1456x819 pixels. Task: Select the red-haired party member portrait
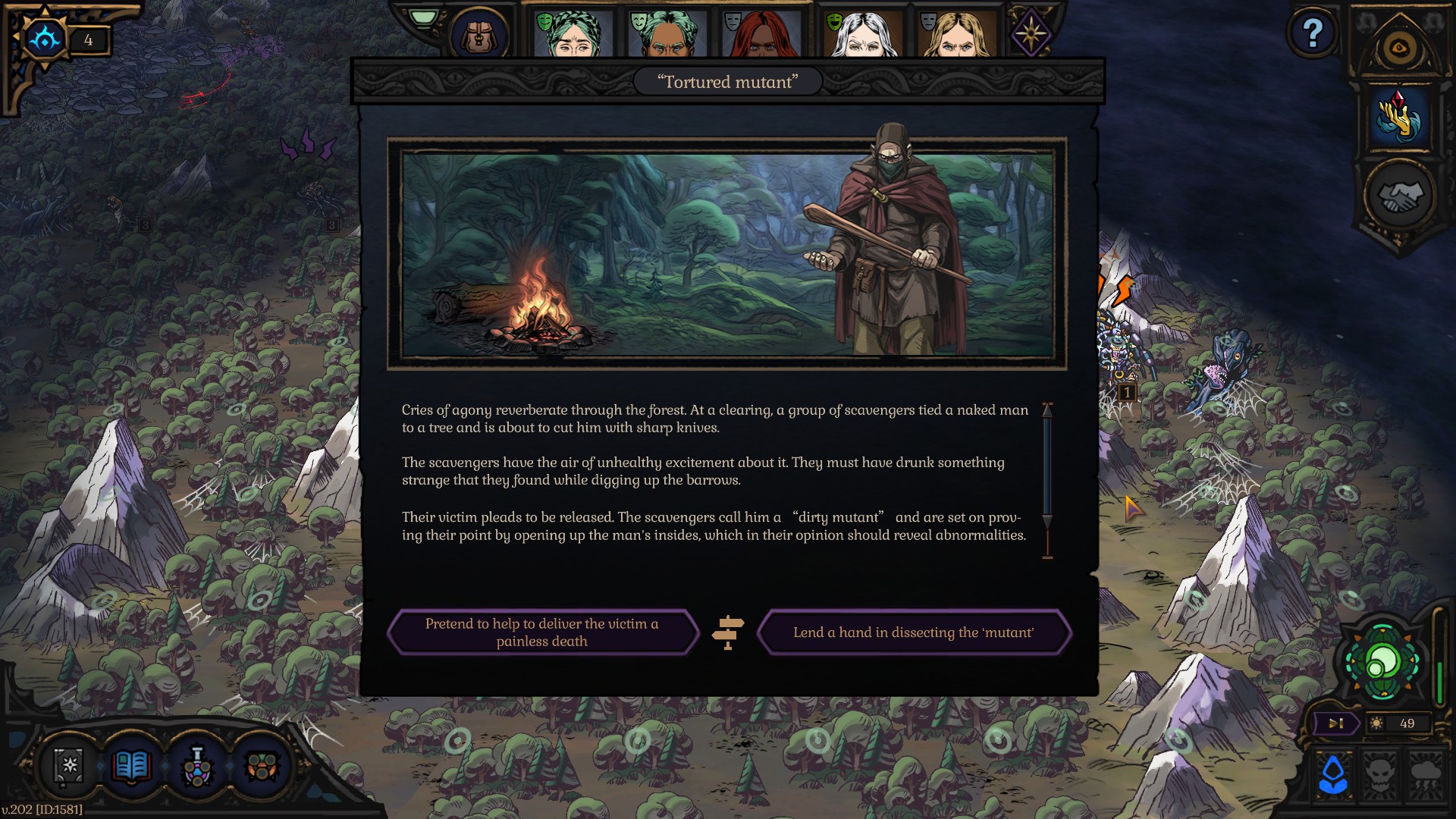(x=761, y=35)
